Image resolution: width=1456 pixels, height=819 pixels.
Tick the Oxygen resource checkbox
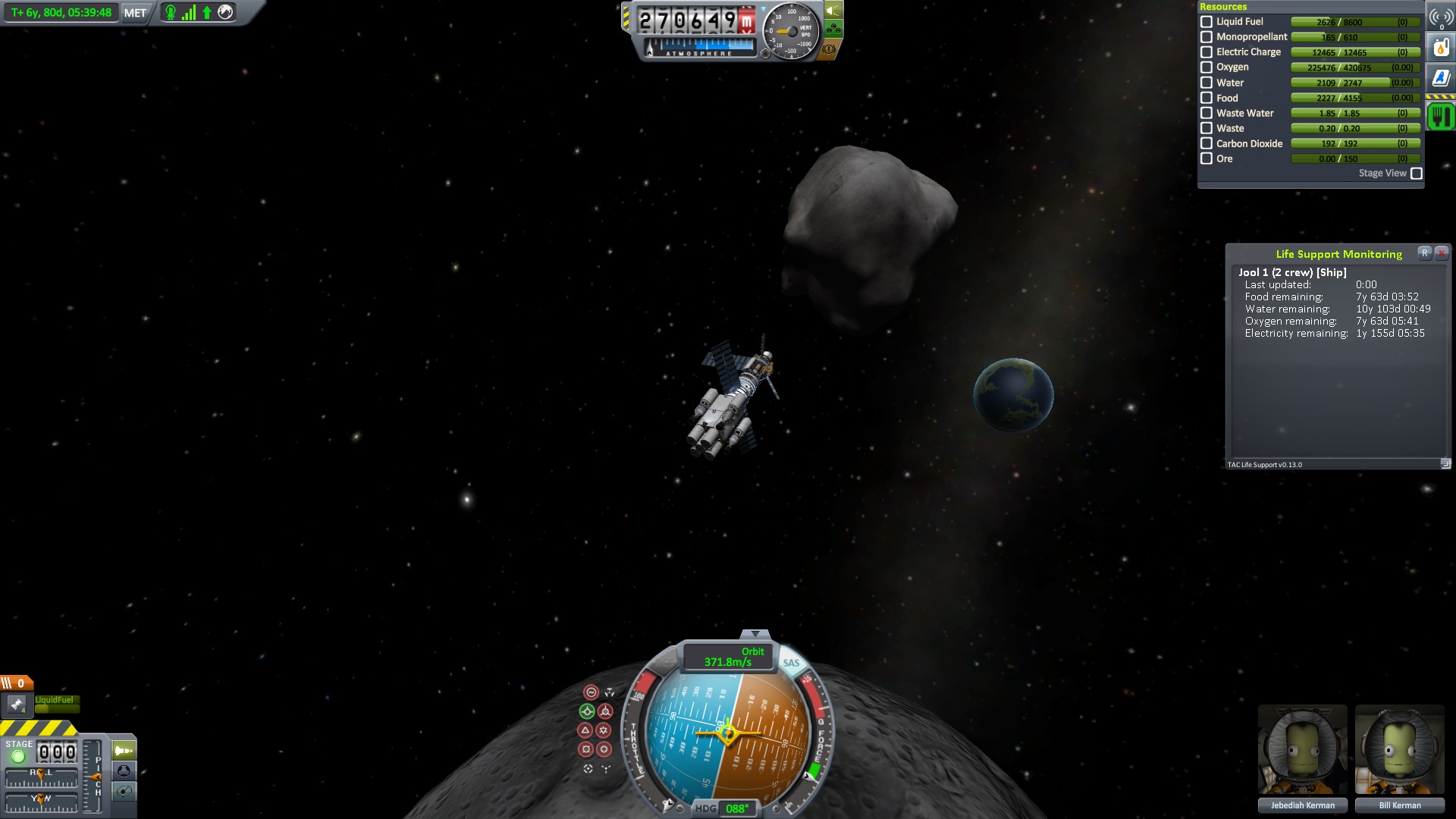point(1207,67)
